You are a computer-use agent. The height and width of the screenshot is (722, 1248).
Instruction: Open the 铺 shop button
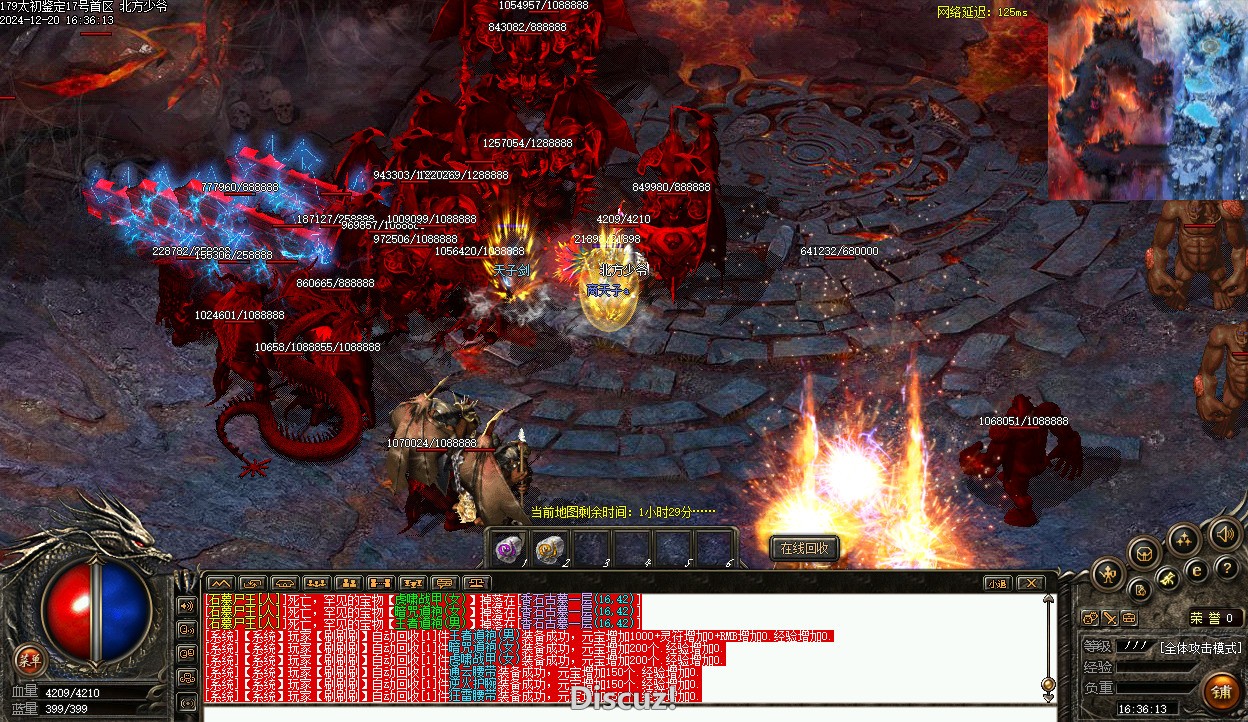pos(1222,691)
